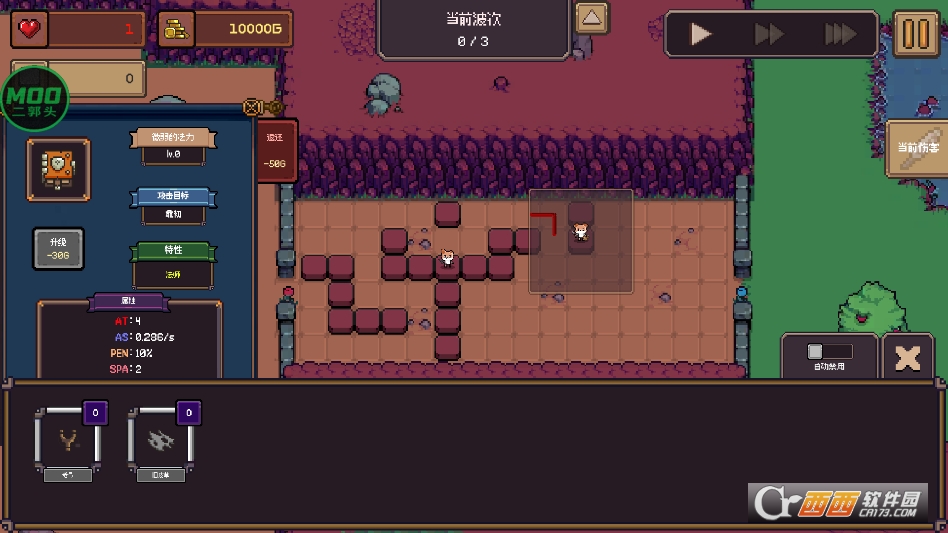This screenshot has height=533, width=948.
Task: Choose the grey spiked trap item slot
Action: (160, 439)
